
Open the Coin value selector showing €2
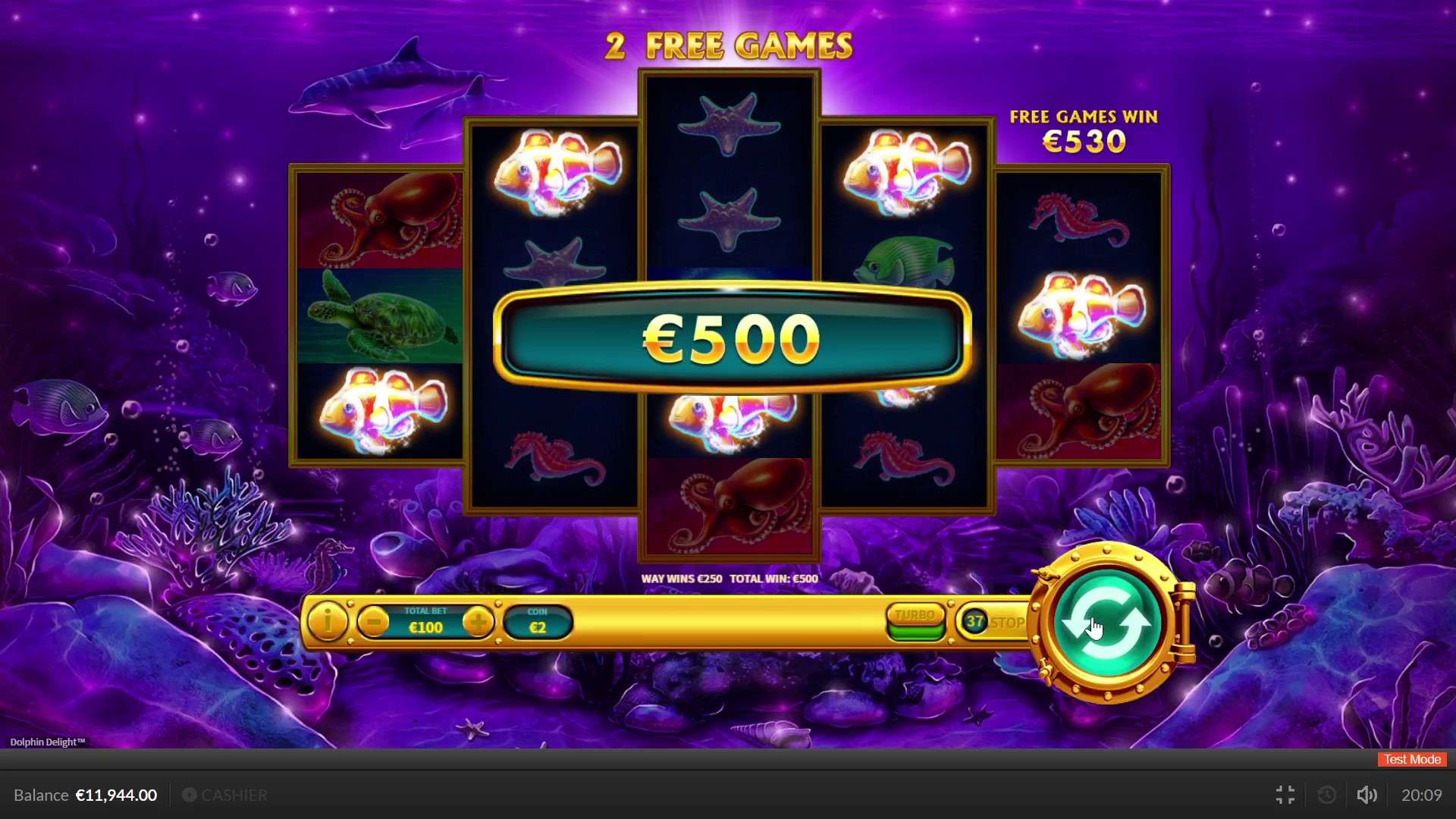click(x=538, y=622)
